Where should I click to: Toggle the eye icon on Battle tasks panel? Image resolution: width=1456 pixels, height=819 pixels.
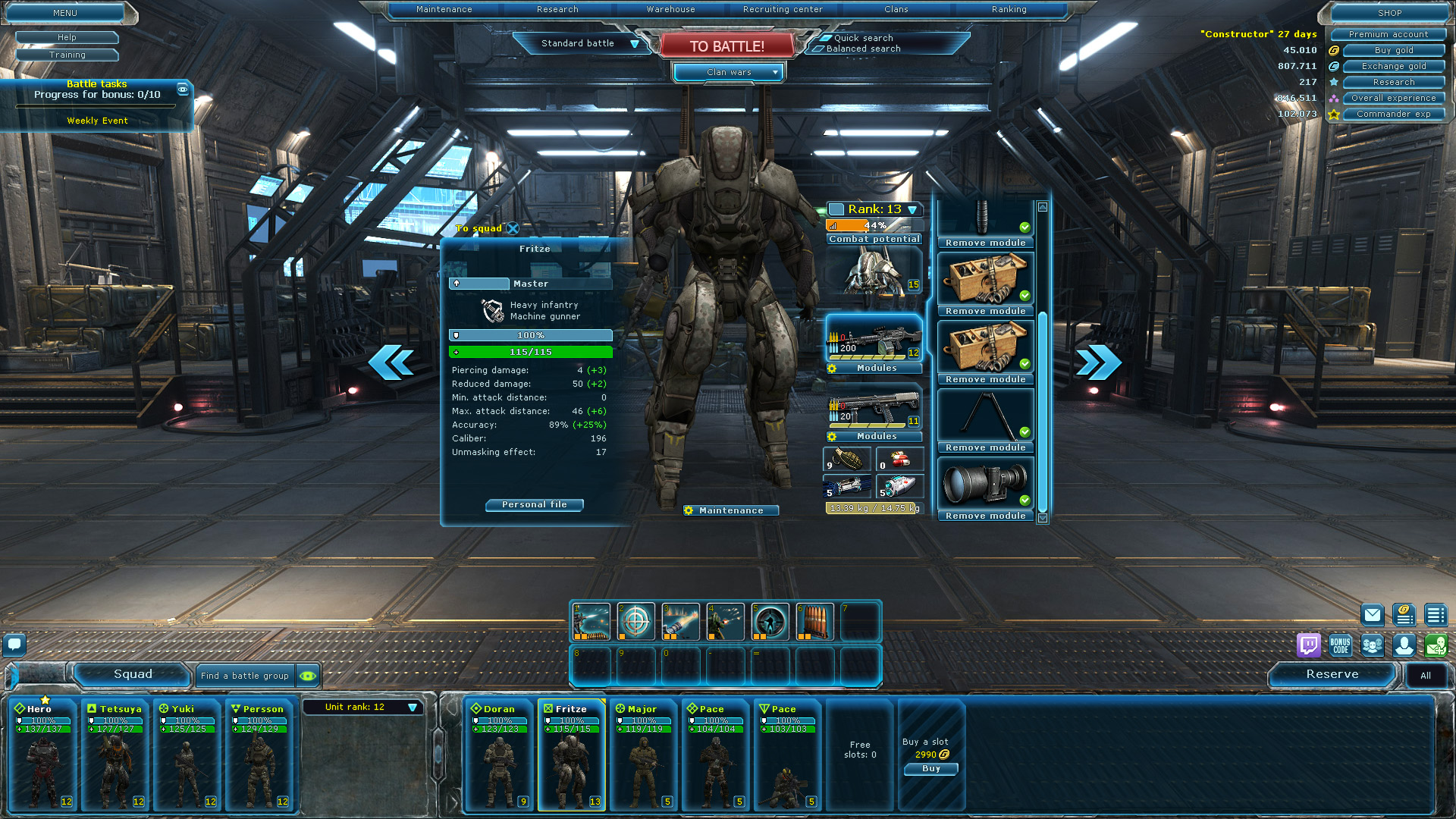[183, 88]
